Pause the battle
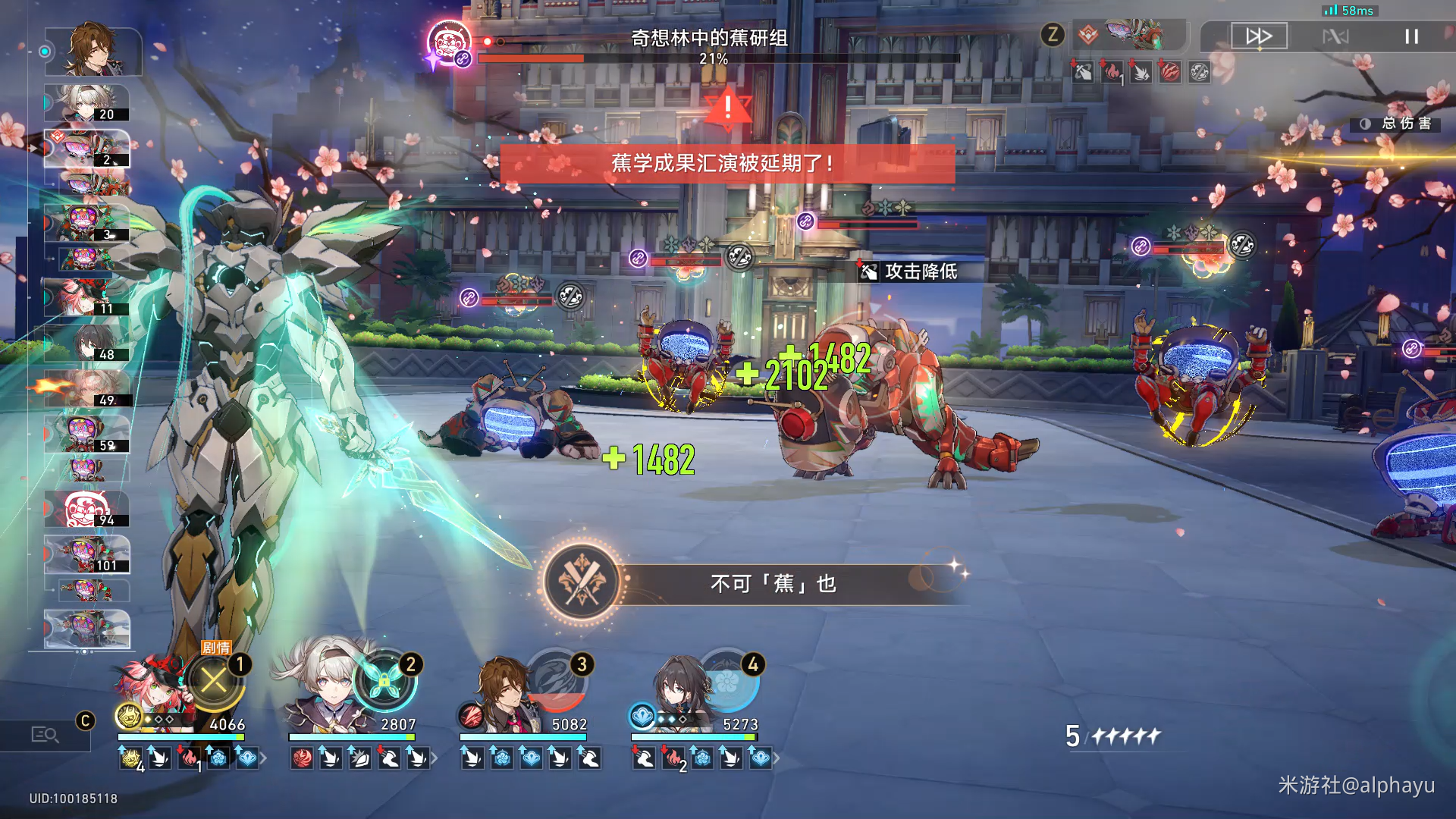This screenshot has width=1456, height=819. 1410,36
